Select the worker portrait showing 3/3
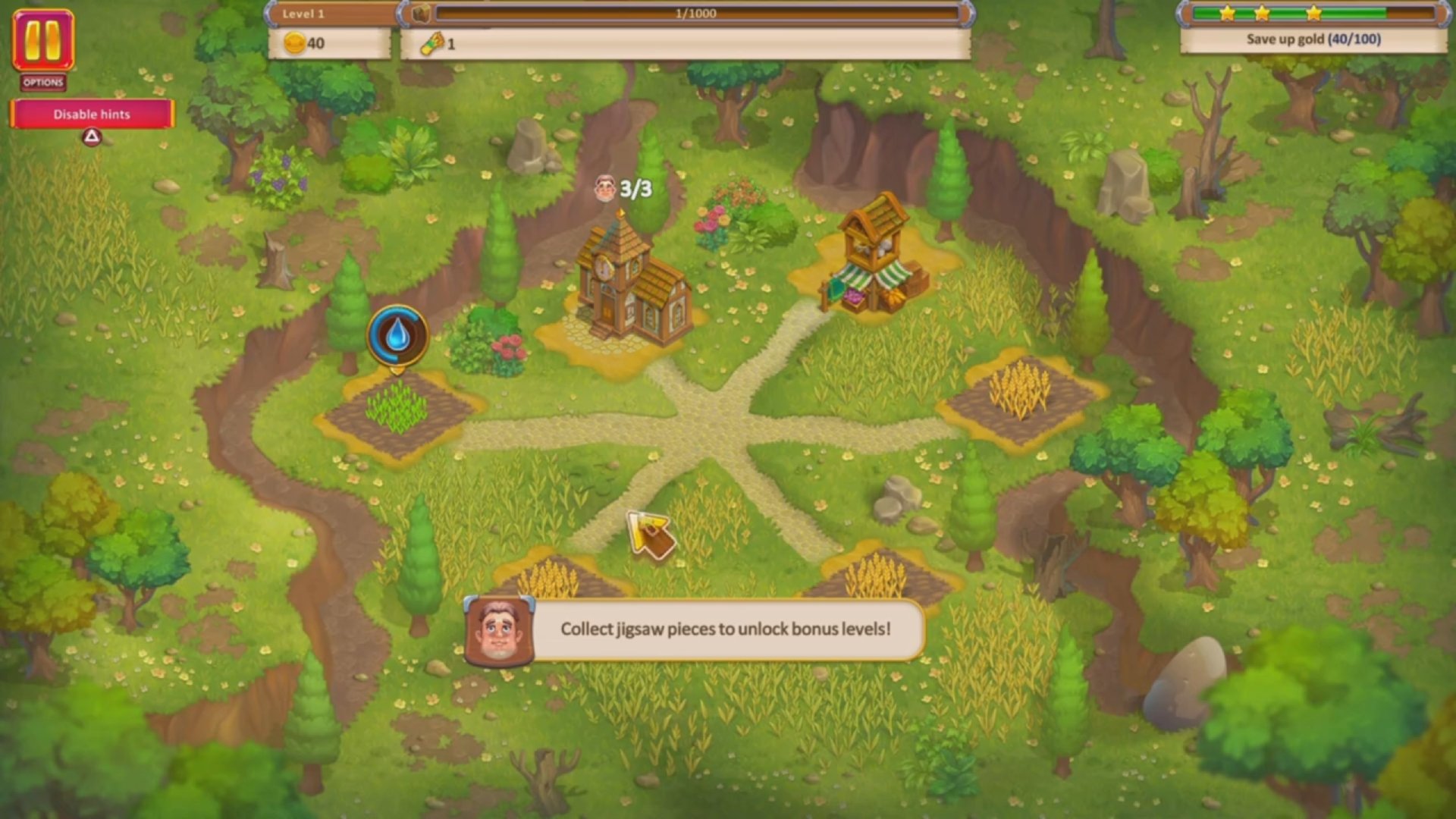 point(604,190)
